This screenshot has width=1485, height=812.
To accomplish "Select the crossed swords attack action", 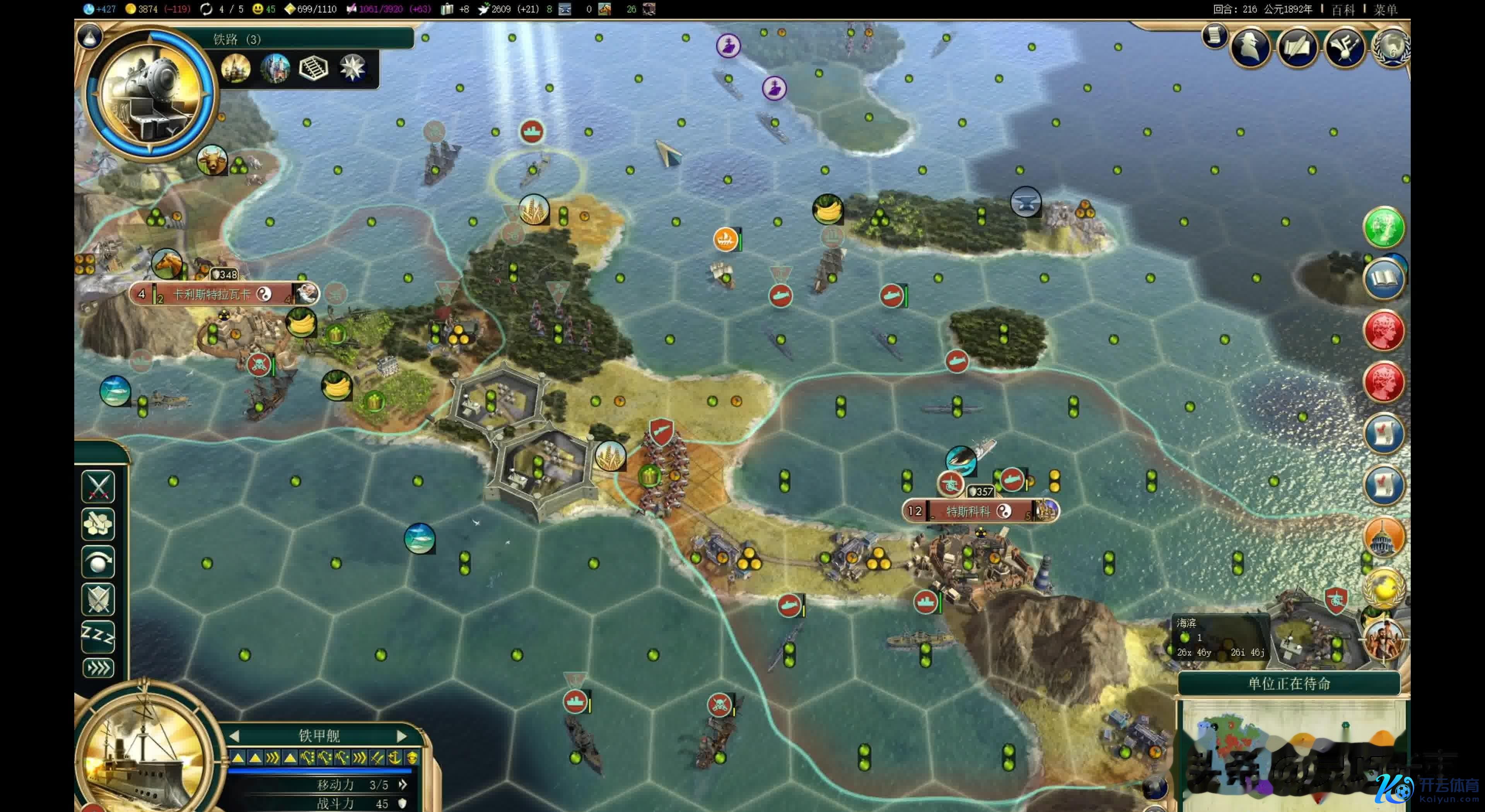I will tap(98, 487).
